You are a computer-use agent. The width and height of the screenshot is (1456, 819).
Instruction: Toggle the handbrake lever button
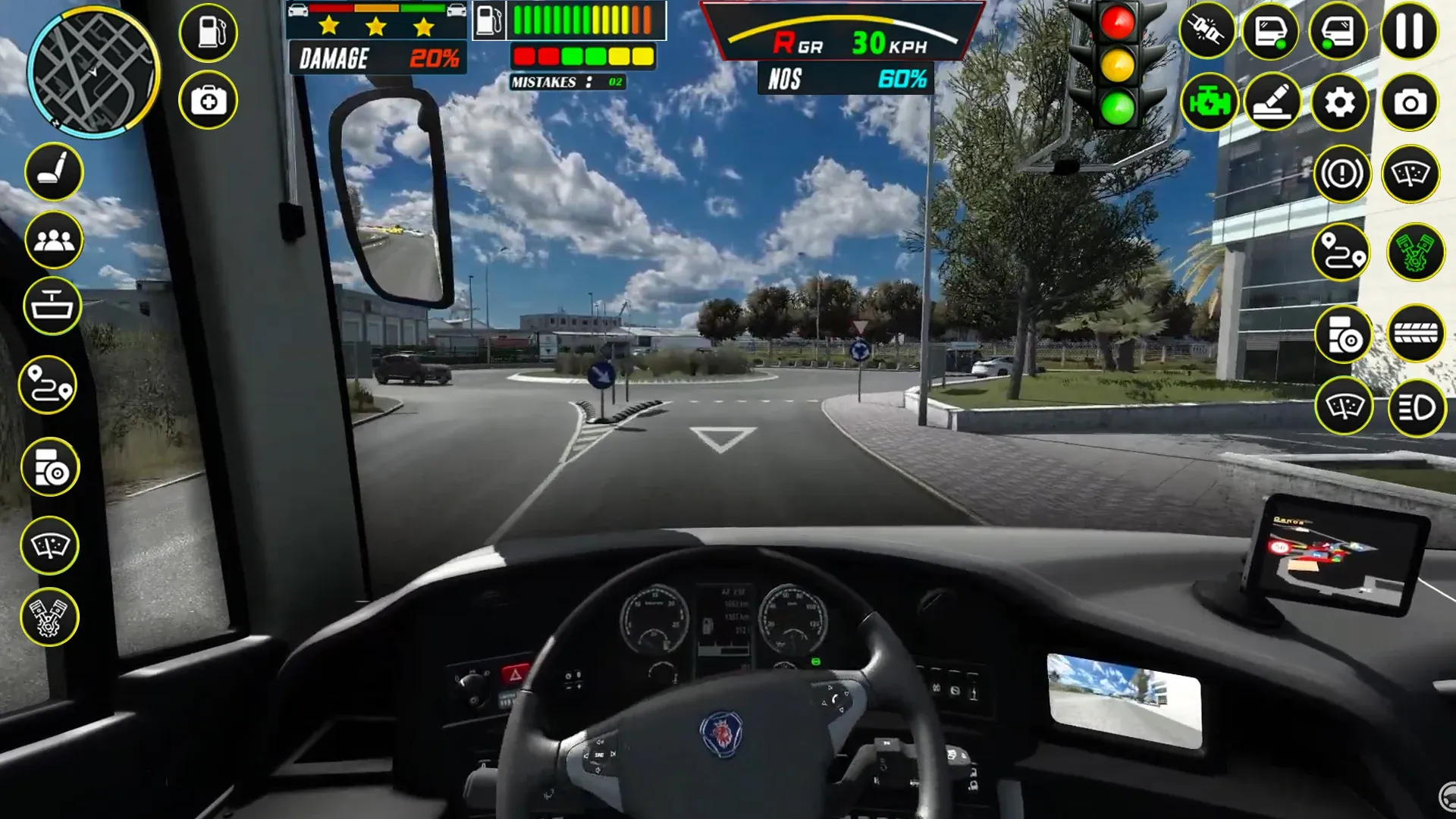coord(1273,102)
